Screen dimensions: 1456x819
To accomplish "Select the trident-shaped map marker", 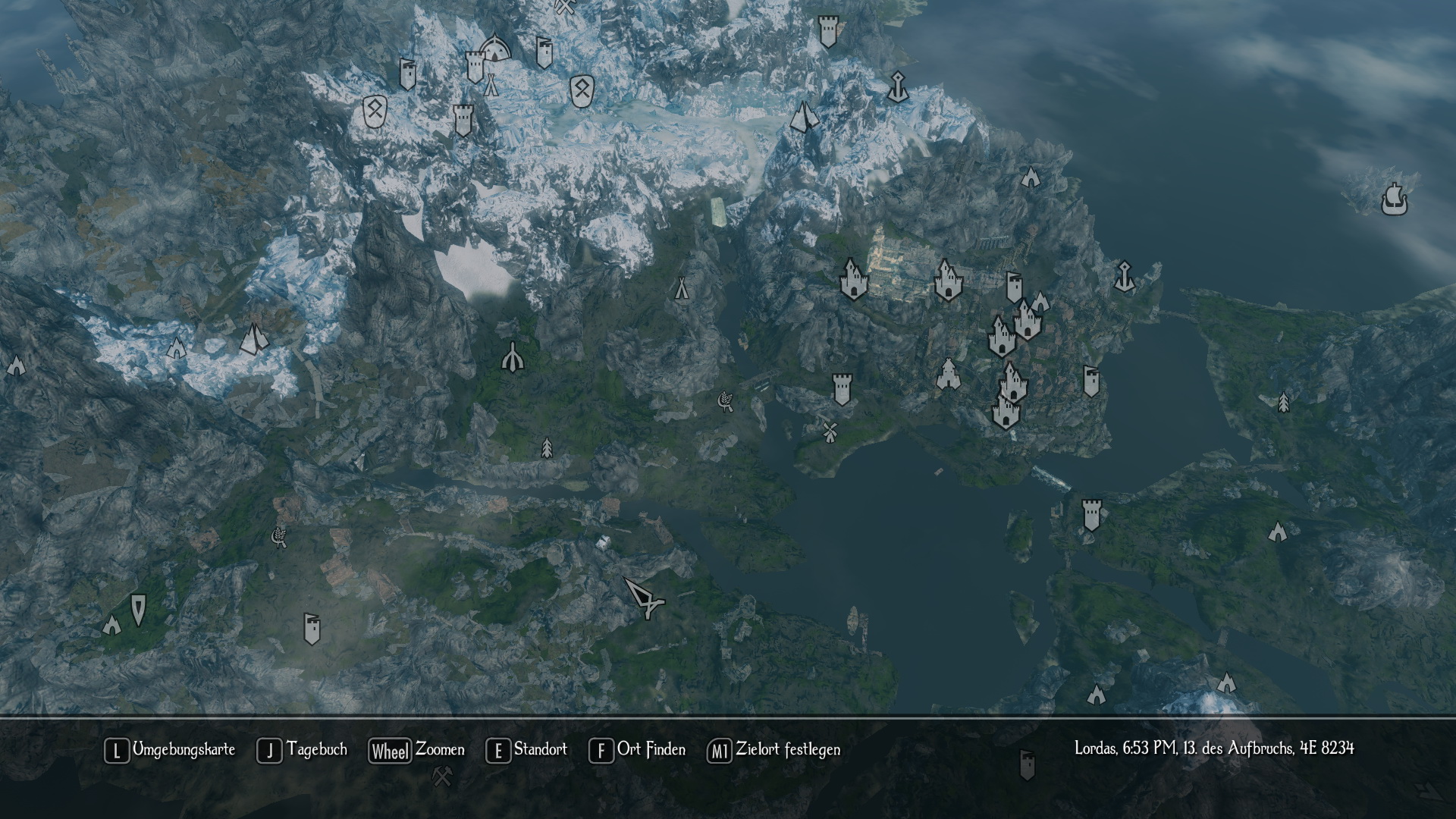I will (513, 357).
